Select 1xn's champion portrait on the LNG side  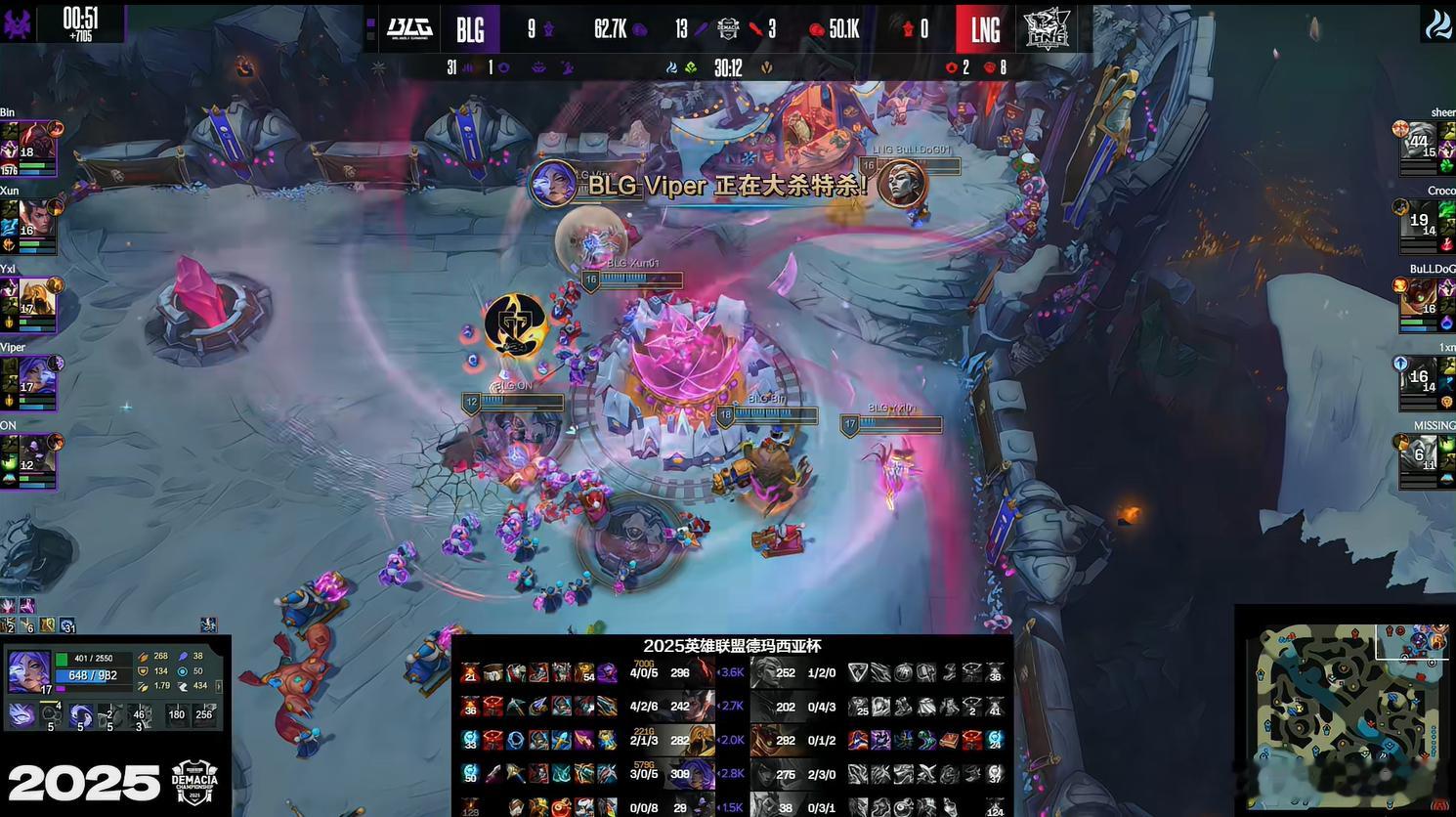1419,377
